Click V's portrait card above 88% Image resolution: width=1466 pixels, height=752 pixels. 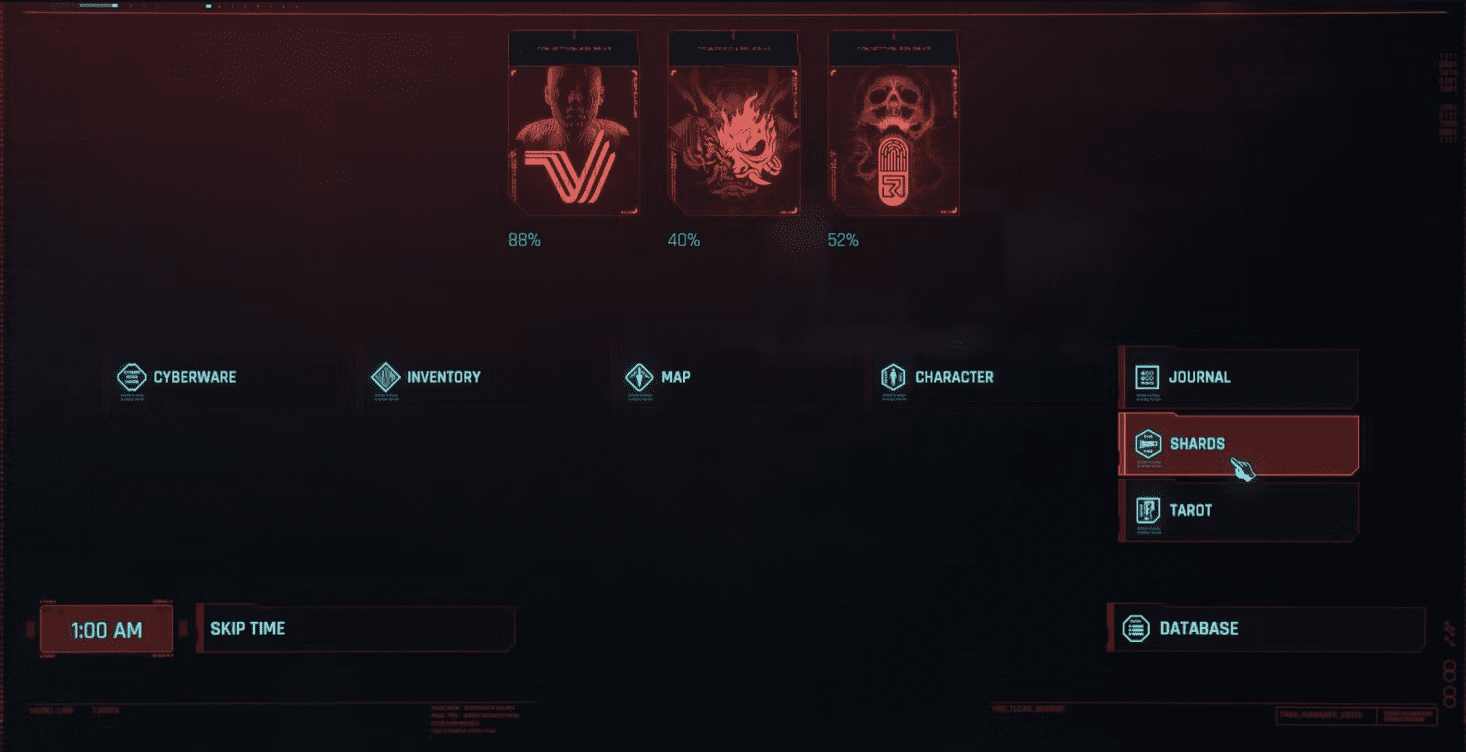click(x=574, y=125)
